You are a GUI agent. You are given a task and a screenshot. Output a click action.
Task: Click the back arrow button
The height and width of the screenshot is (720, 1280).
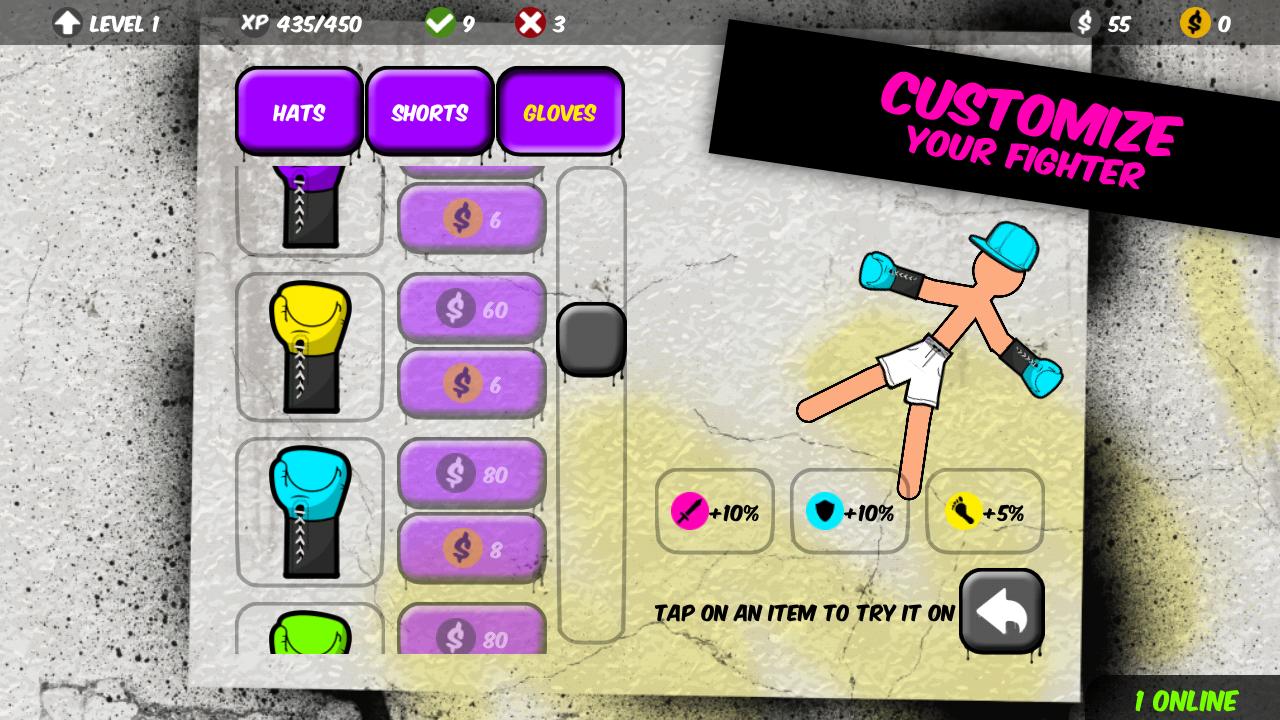click(x=1001, y=611)
